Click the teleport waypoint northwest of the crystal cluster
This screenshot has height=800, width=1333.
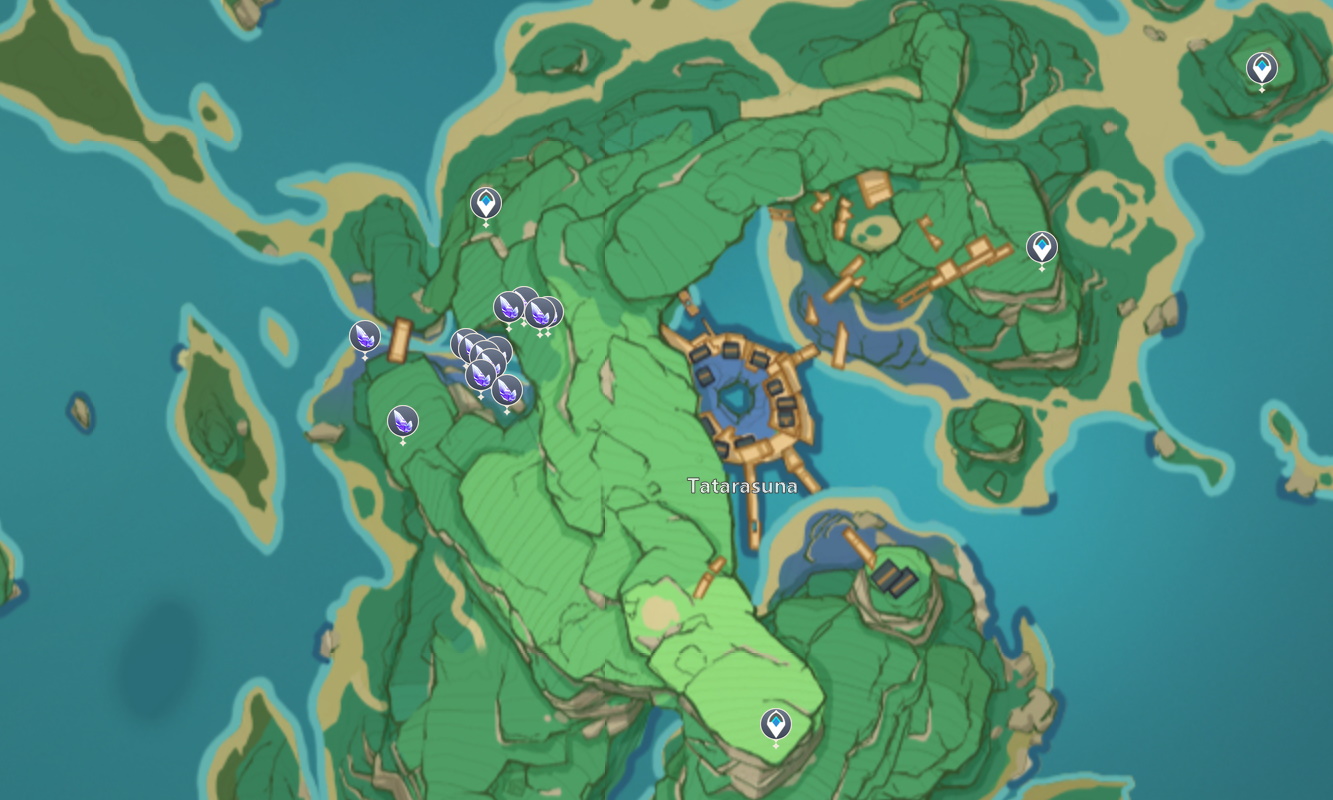pyautogui.click(x=484, y=205)
